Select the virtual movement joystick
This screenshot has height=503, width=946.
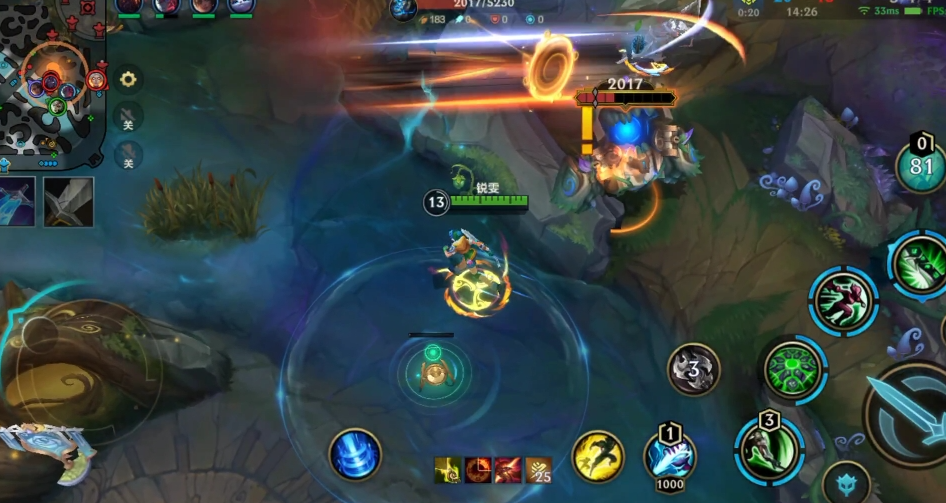click(81, 368)
